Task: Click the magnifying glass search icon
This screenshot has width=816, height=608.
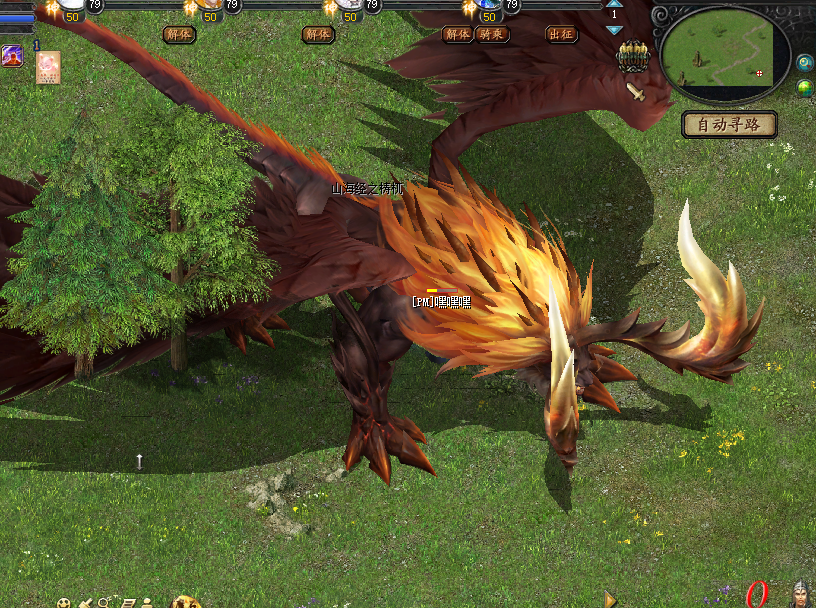Action: pyautogui.click(x=104, y=603)
